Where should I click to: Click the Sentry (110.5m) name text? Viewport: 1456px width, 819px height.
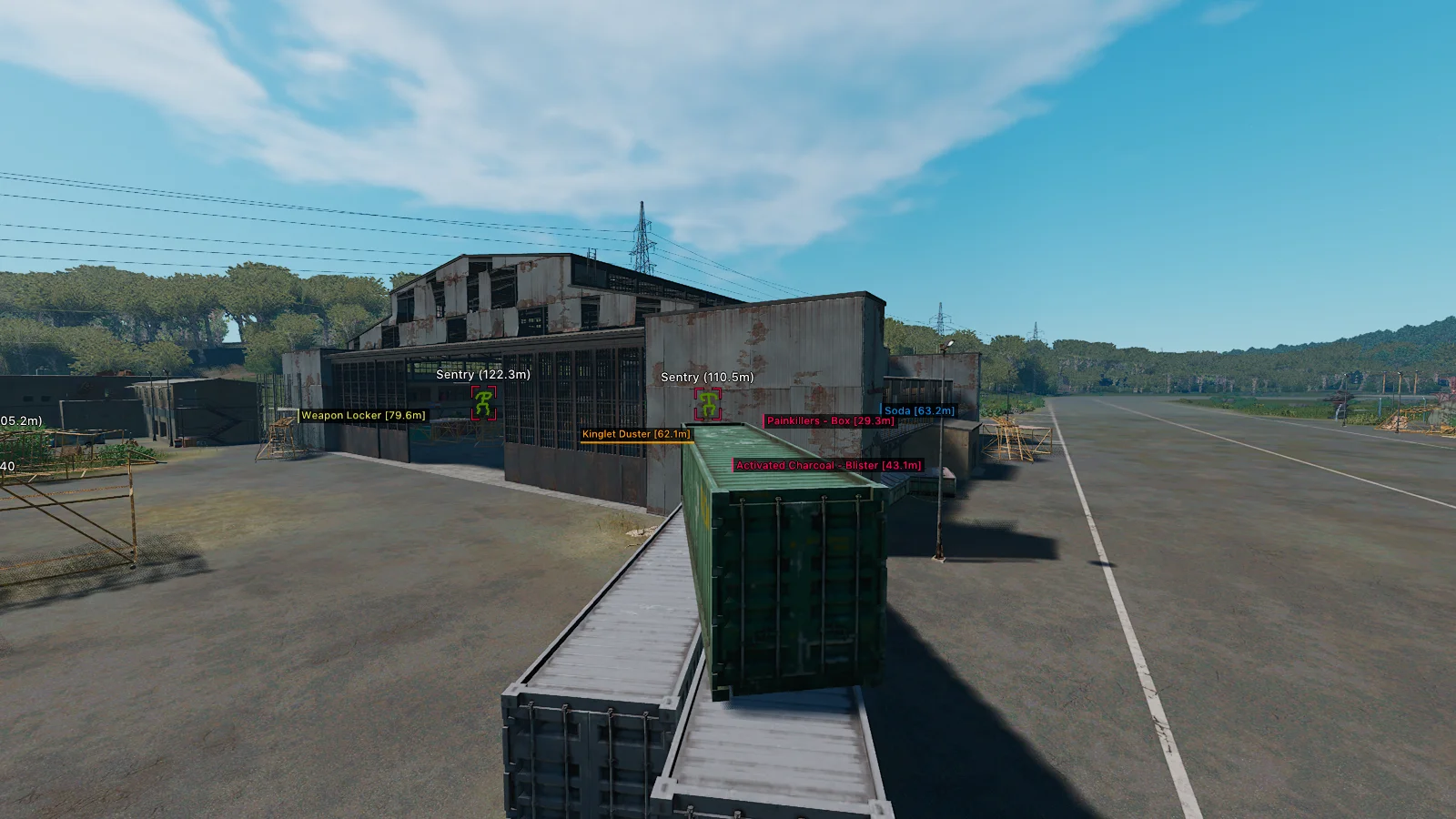point(708,377)
